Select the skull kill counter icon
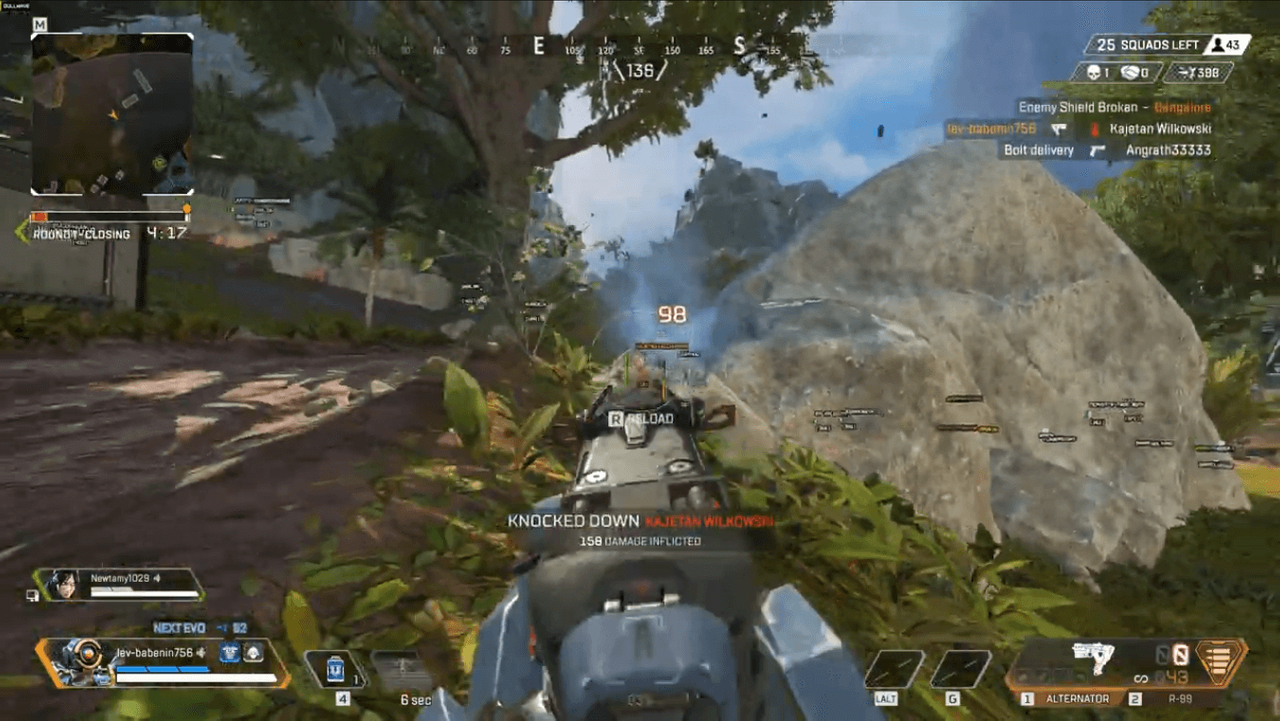 (x=1094, y=71)
